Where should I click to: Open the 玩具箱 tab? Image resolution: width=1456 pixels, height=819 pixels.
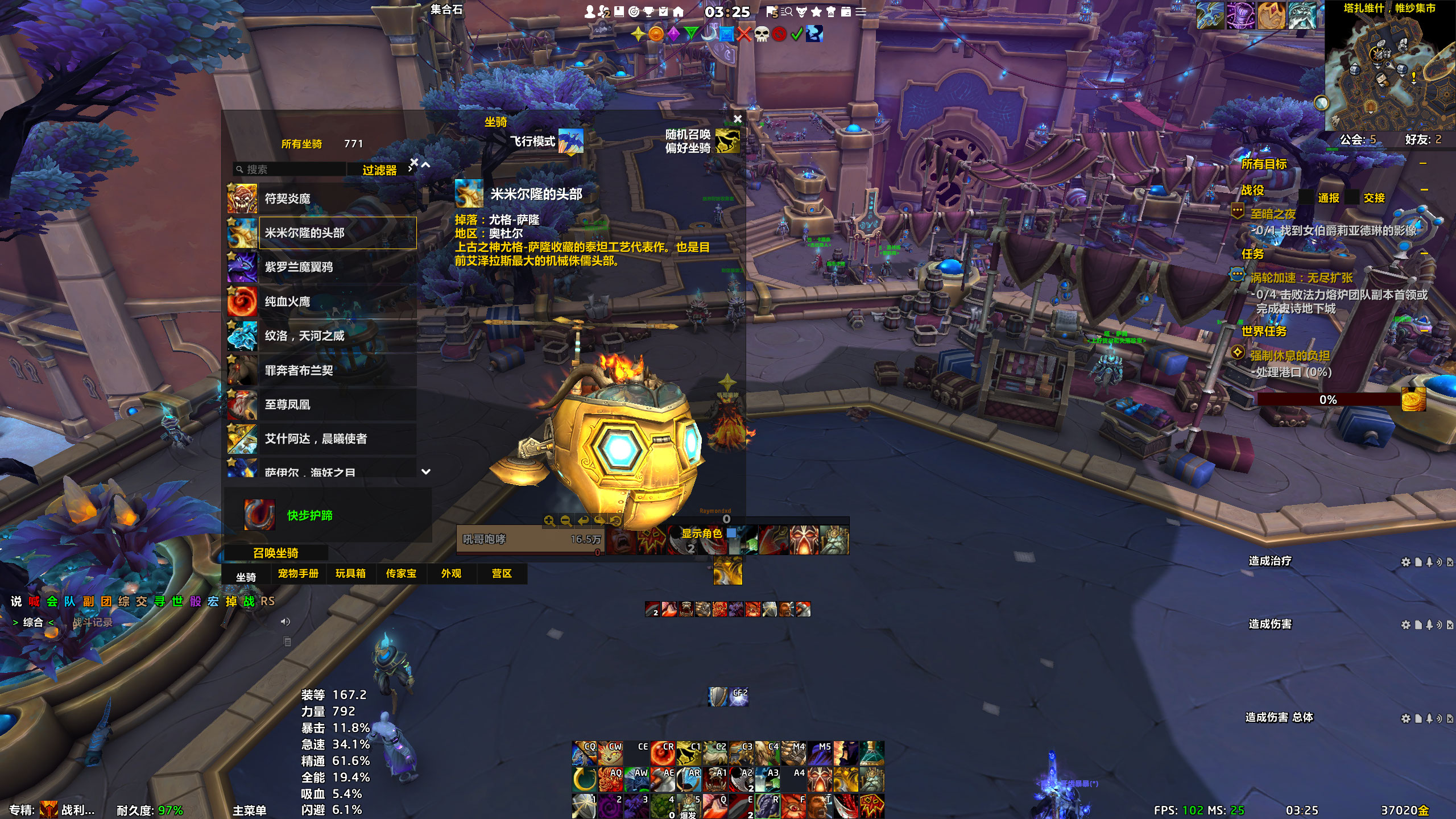[x=350, y=573]
